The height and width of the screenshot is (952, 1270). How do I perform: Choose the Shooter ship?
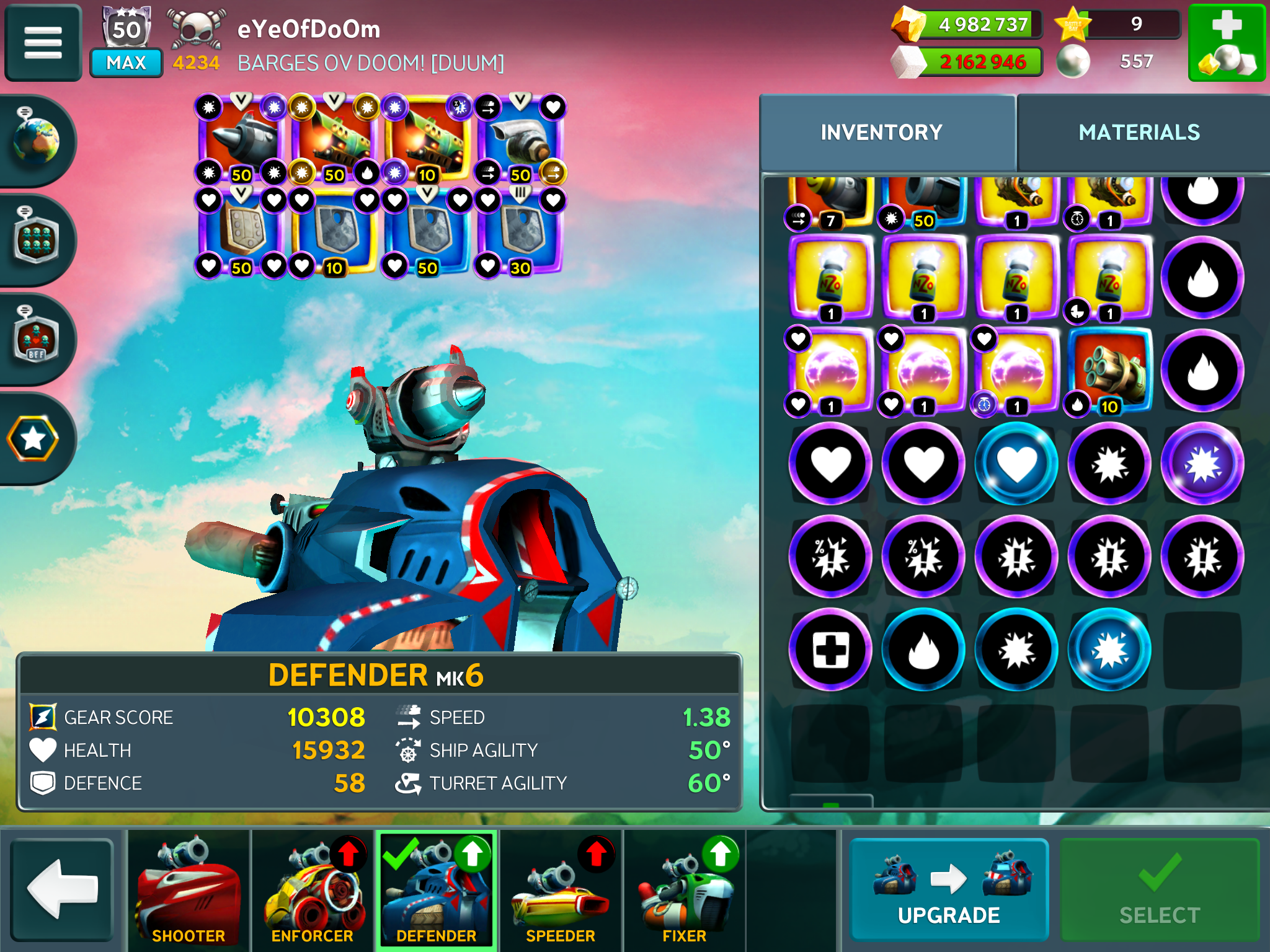[189, 890]
